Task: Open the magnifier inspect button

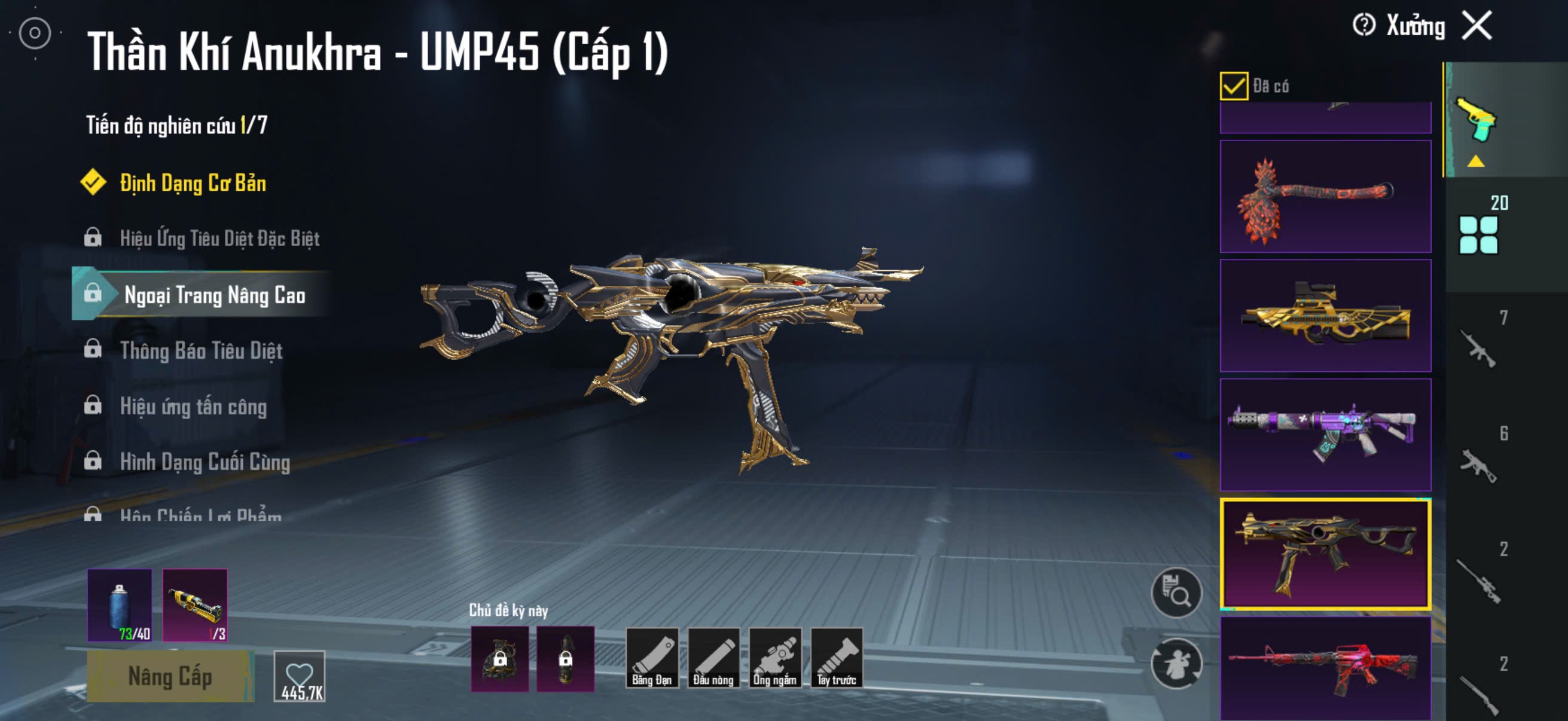Action: click(x=1176, y=592)
